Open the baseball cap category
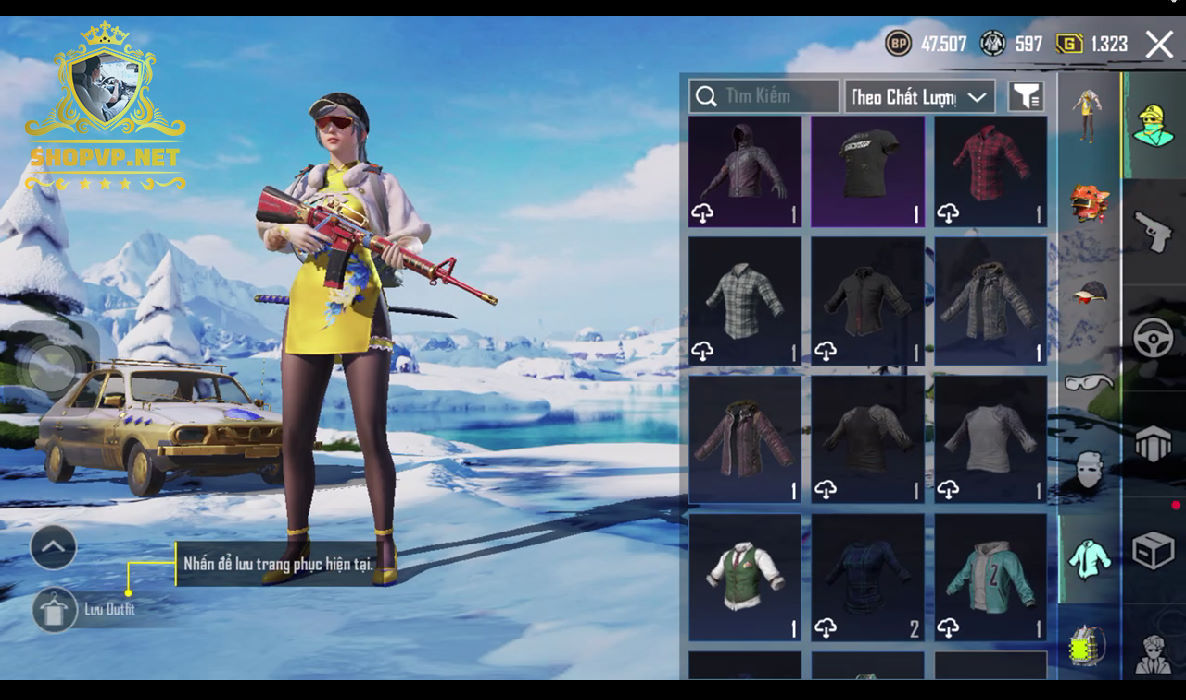The width and height of the screenshot is (1186, 700). click(1088, 292)
